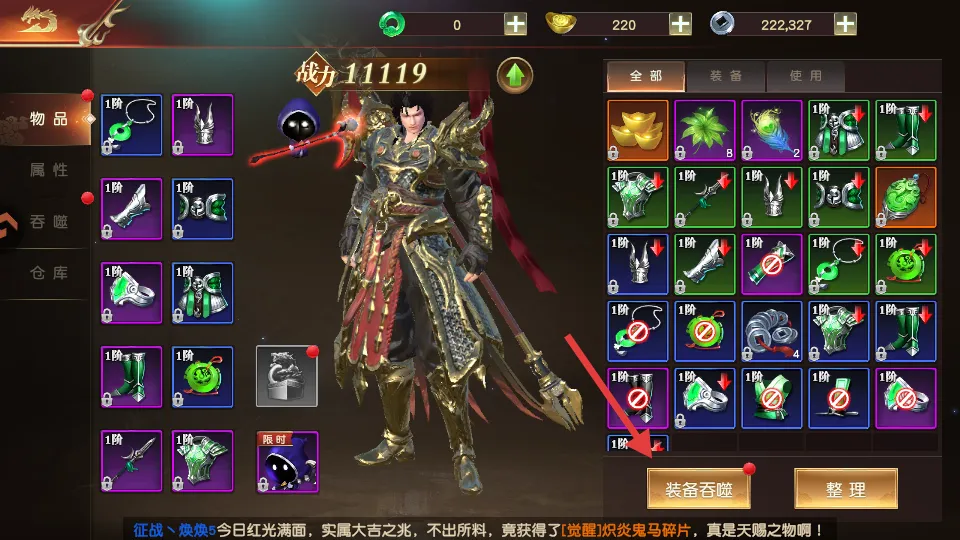Switch to the 使用 inventory tab
Image resolution: width=960 pixels, height=540 pixels.
pos(805,76)
